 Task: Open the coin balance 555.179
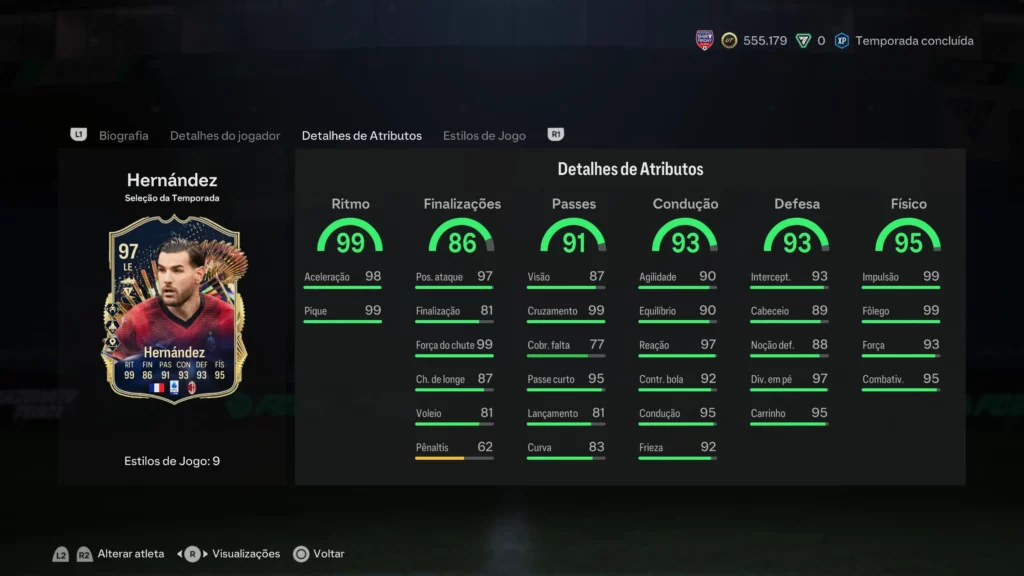pos(763,41)
